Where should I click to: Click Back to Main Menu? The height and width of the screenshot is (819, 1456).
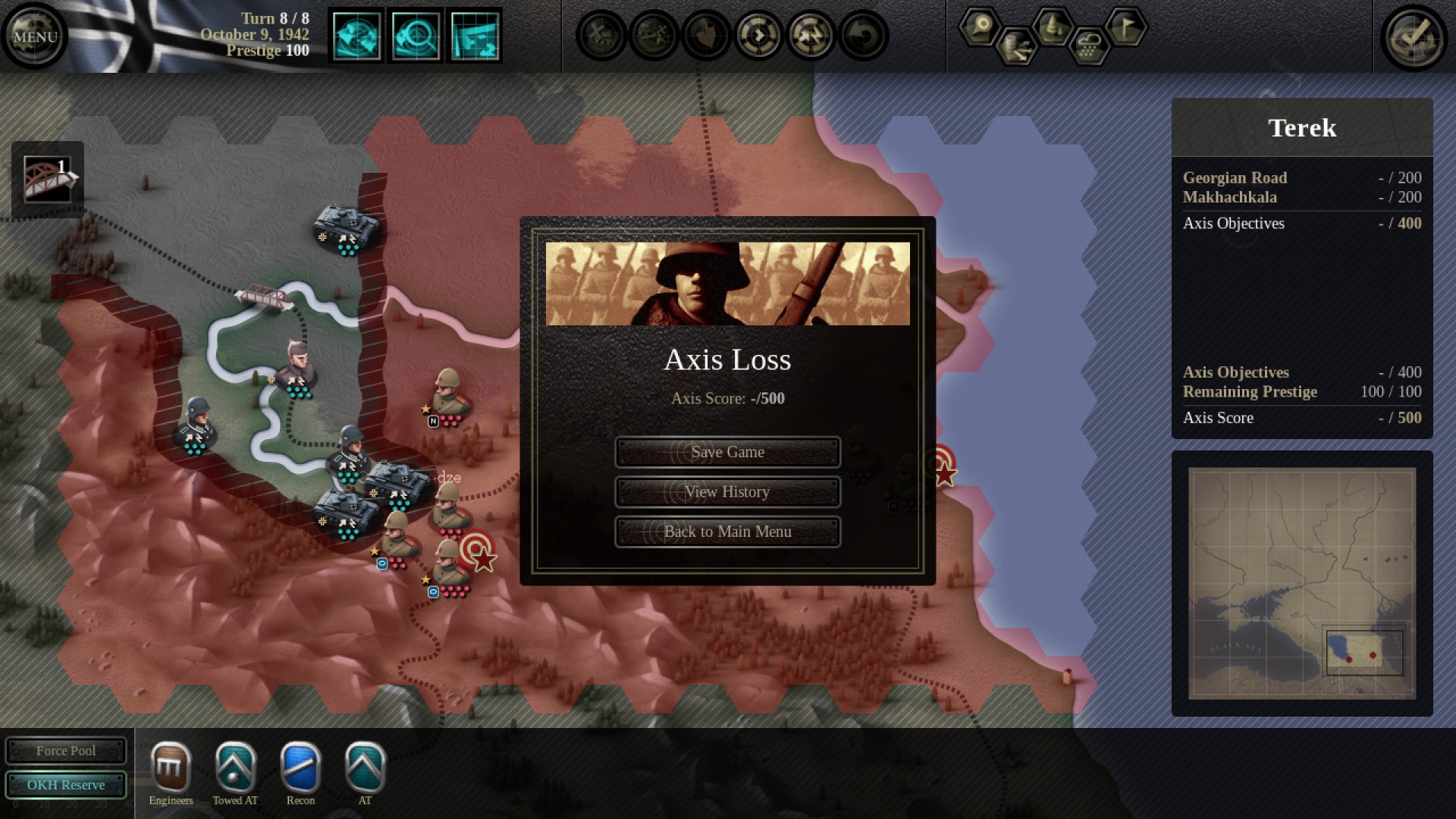pyautogui.click(x=727, y=531)
